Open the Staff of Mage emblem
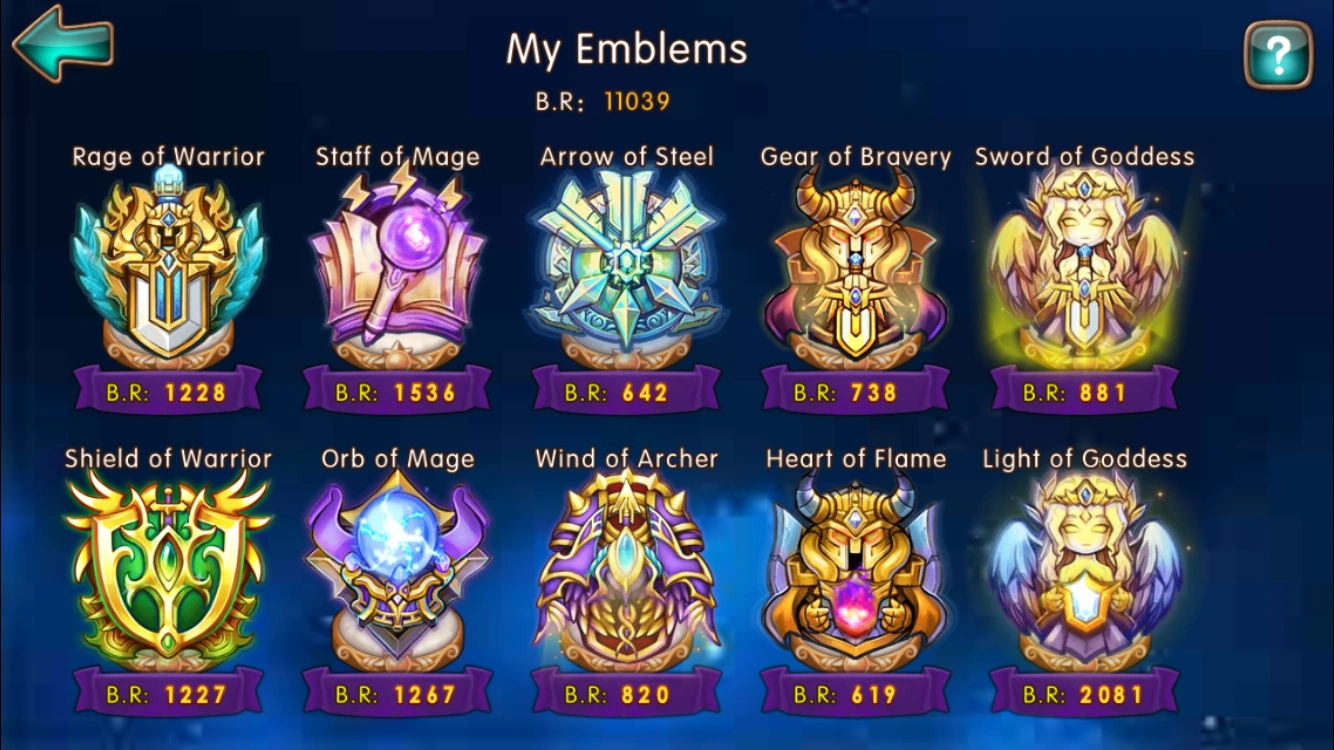 (399, 270)
